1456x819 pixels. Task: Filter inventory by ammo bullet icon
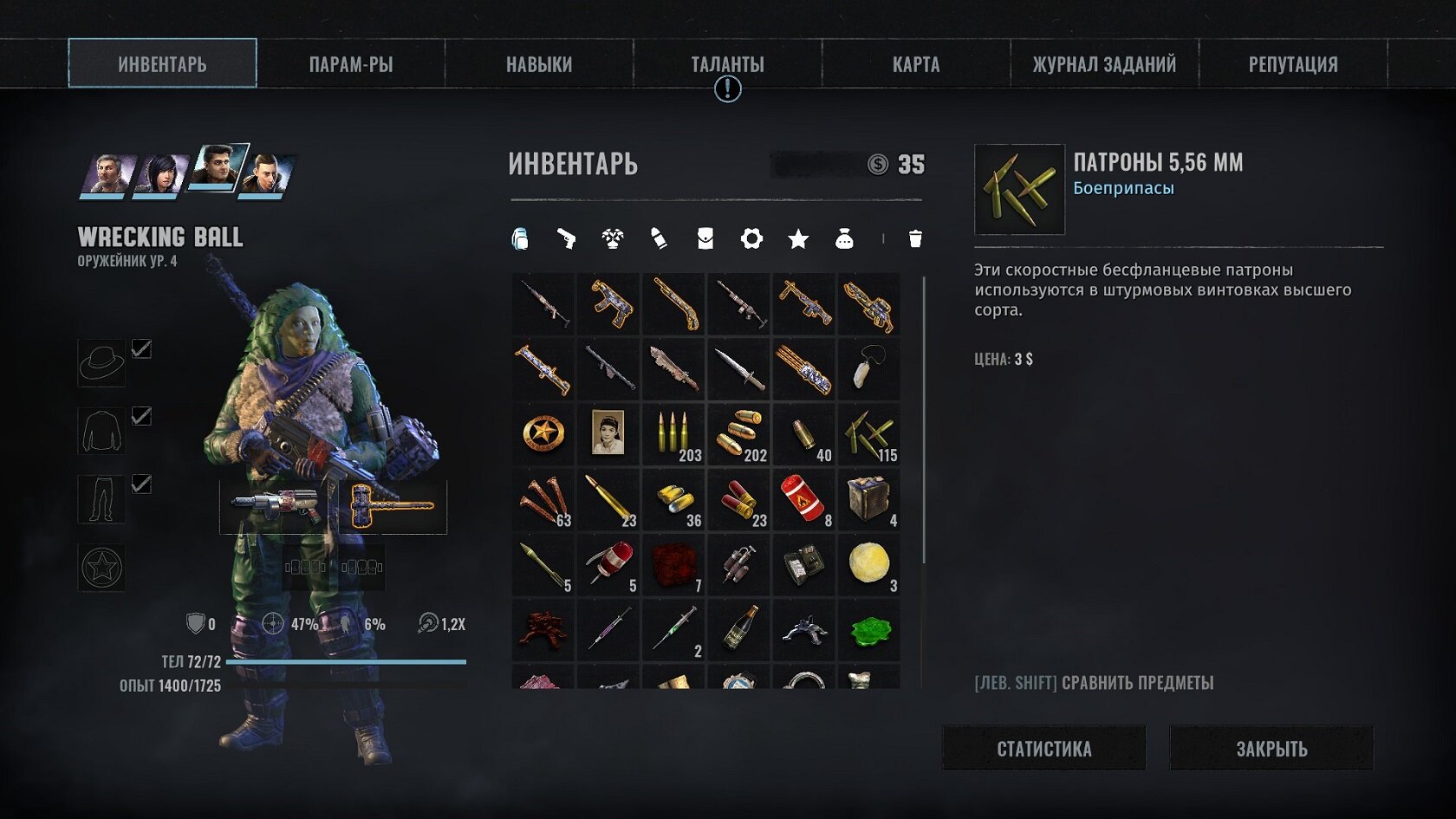click(x=659, y=238)
